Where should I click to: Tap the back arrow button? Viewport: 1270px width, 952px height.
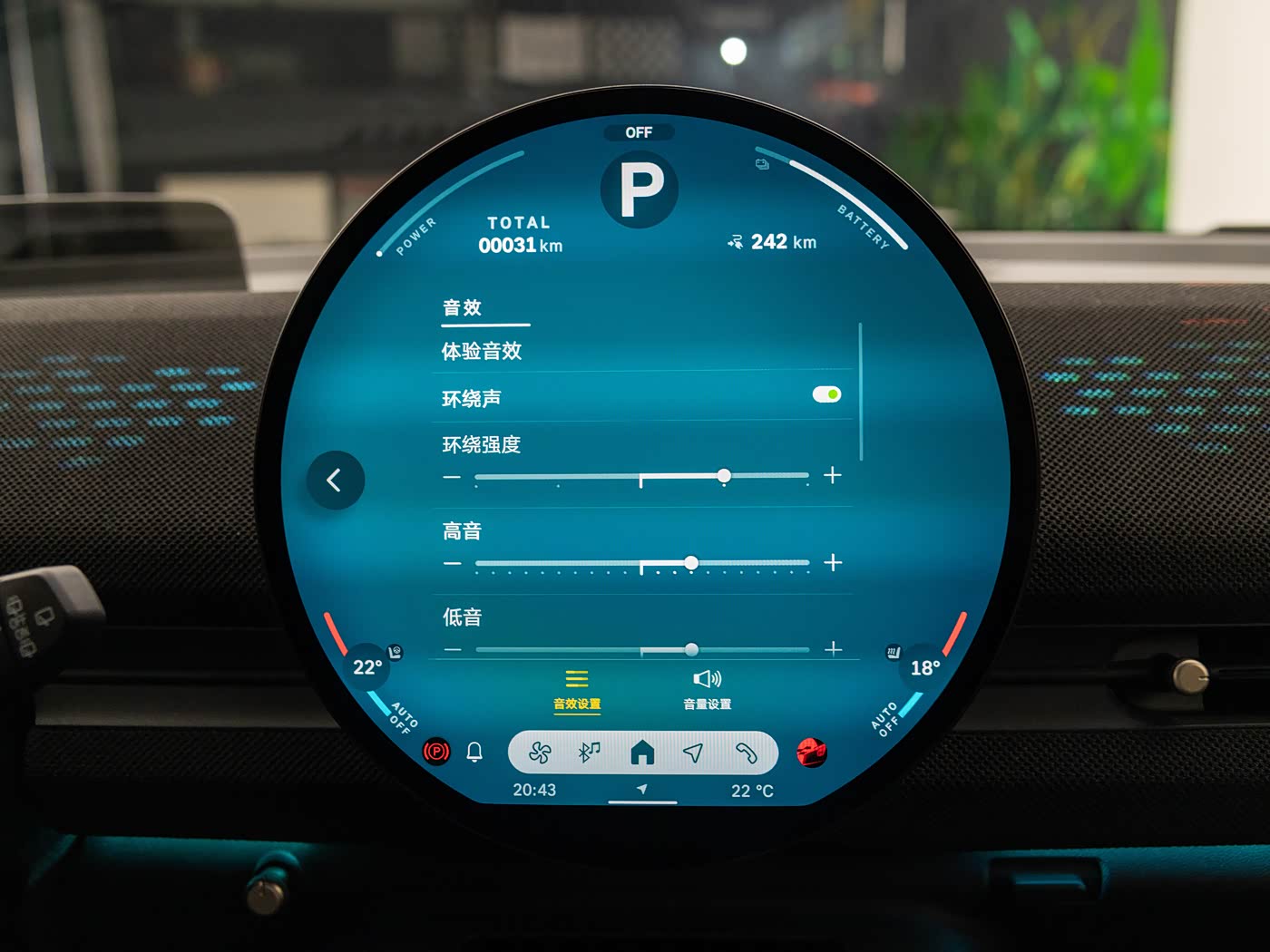click(x=335, y=480)
